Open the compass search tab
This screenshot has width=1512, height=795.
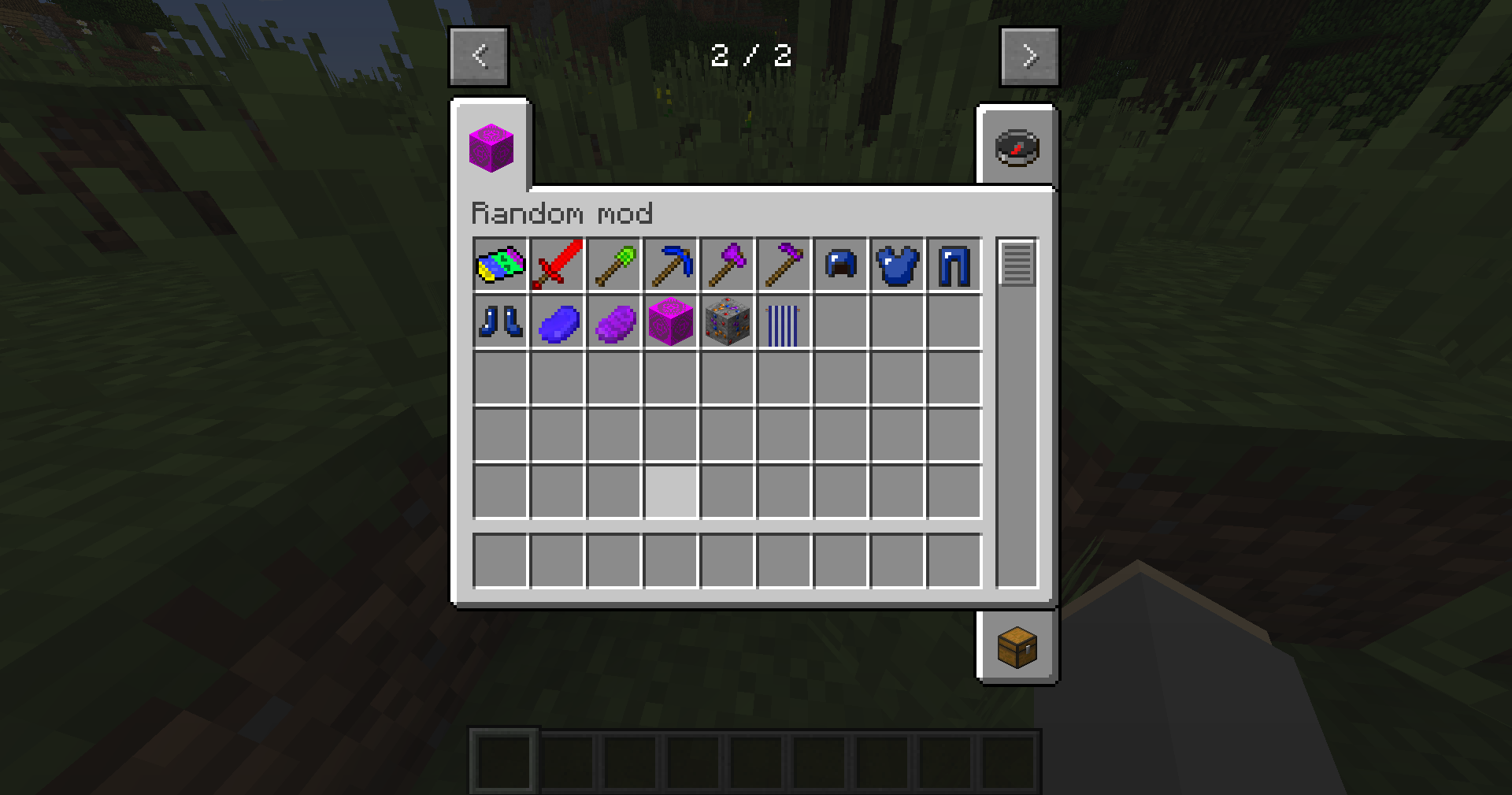coord(1017,146)
